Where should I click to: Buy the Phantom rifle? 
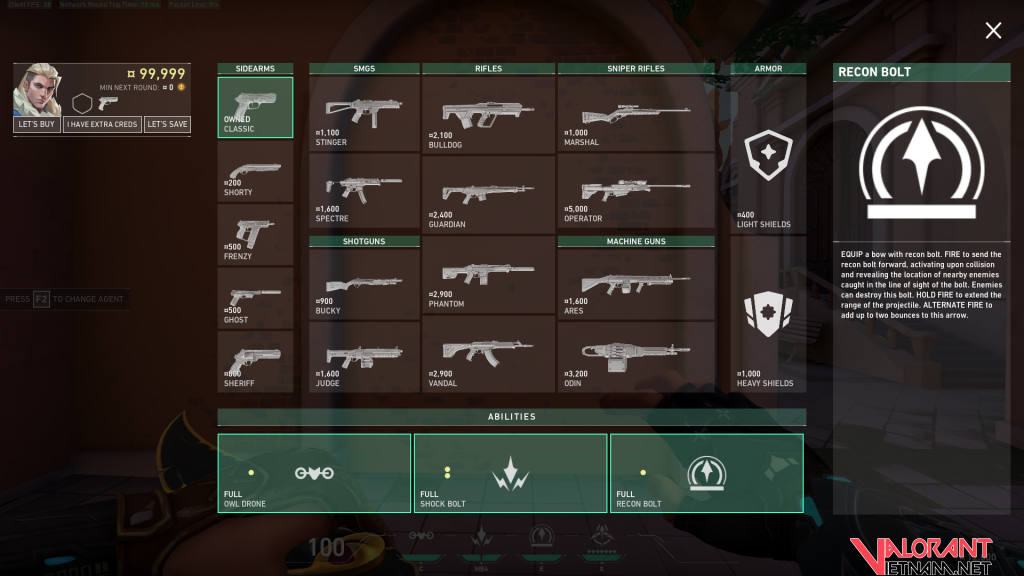(488, 274)
